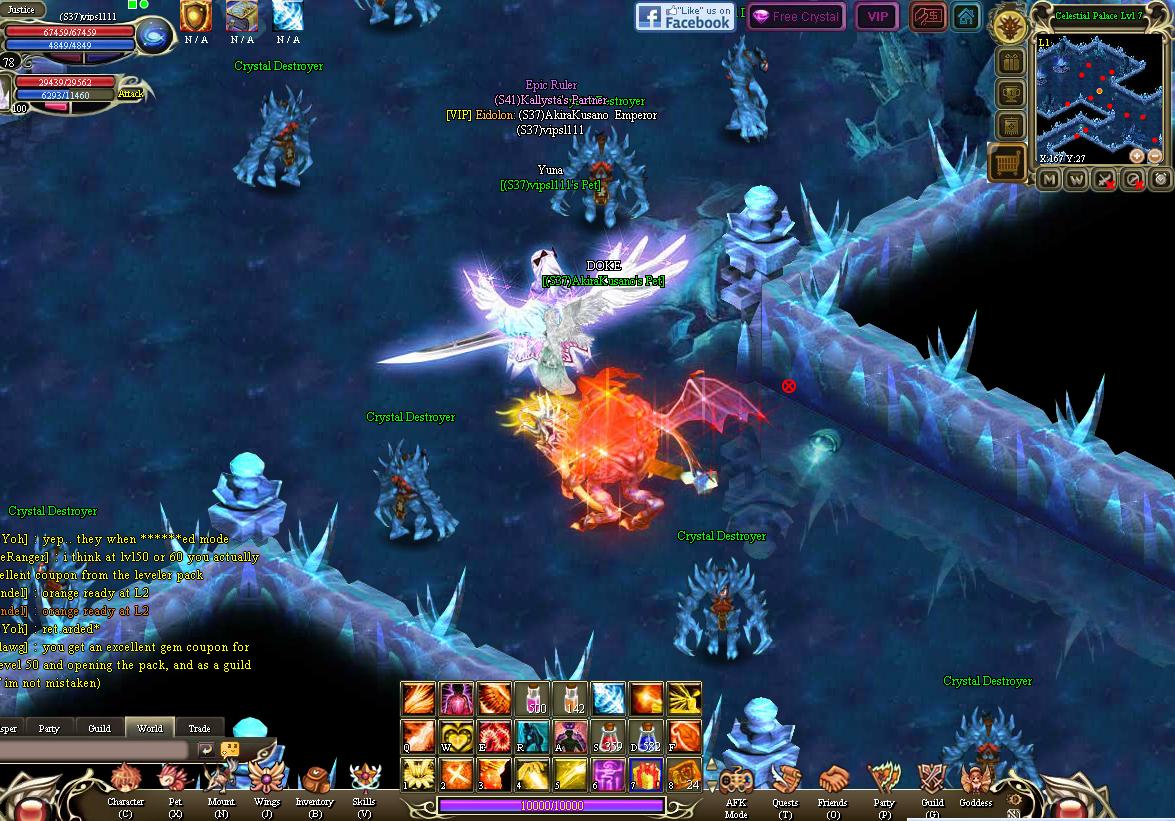
Task: Zoom out the minimap with minus
Action: point(1155,156)
